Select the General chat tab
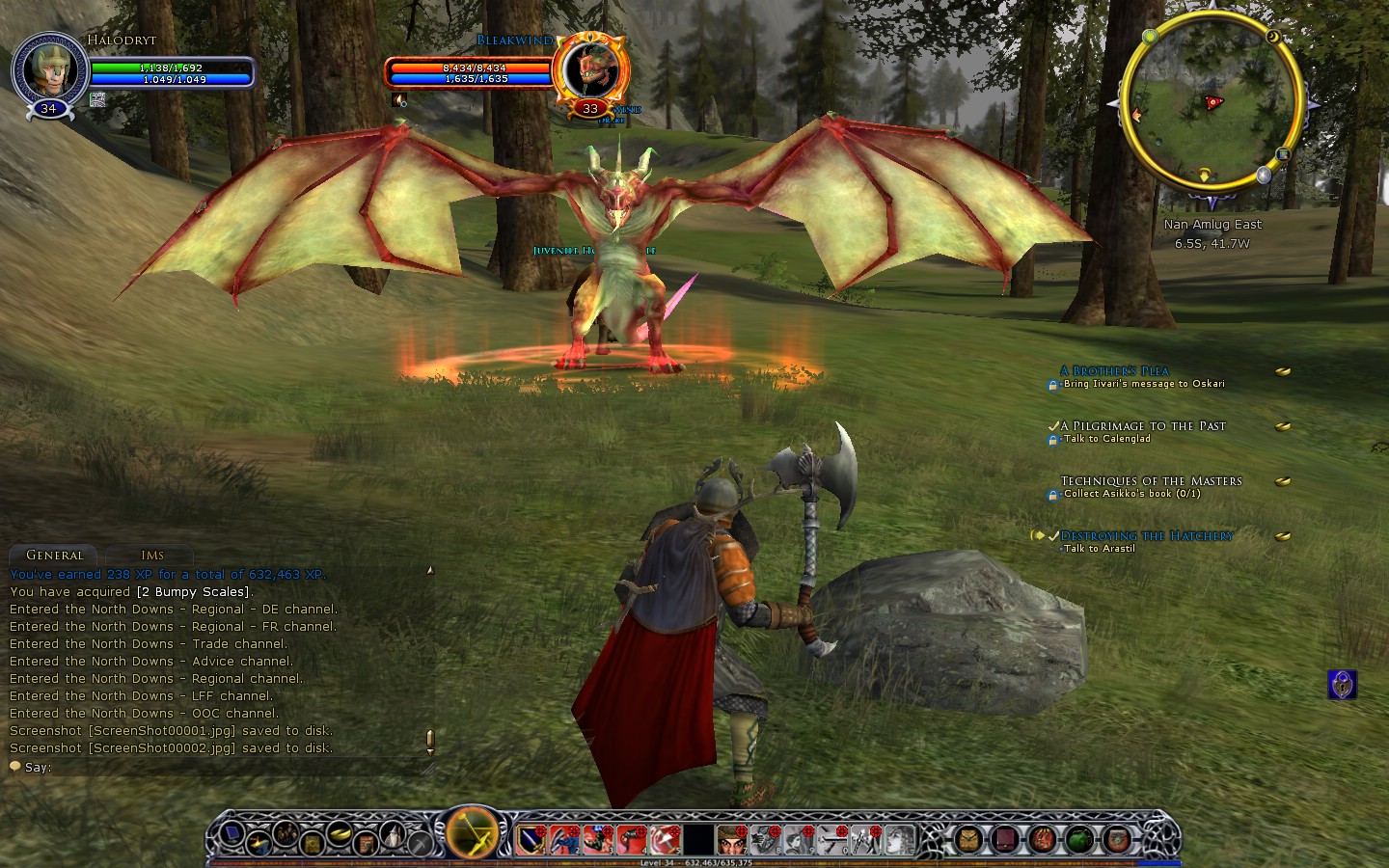The height and width of the screenshot is (868, 1389). tap(53, 556)
